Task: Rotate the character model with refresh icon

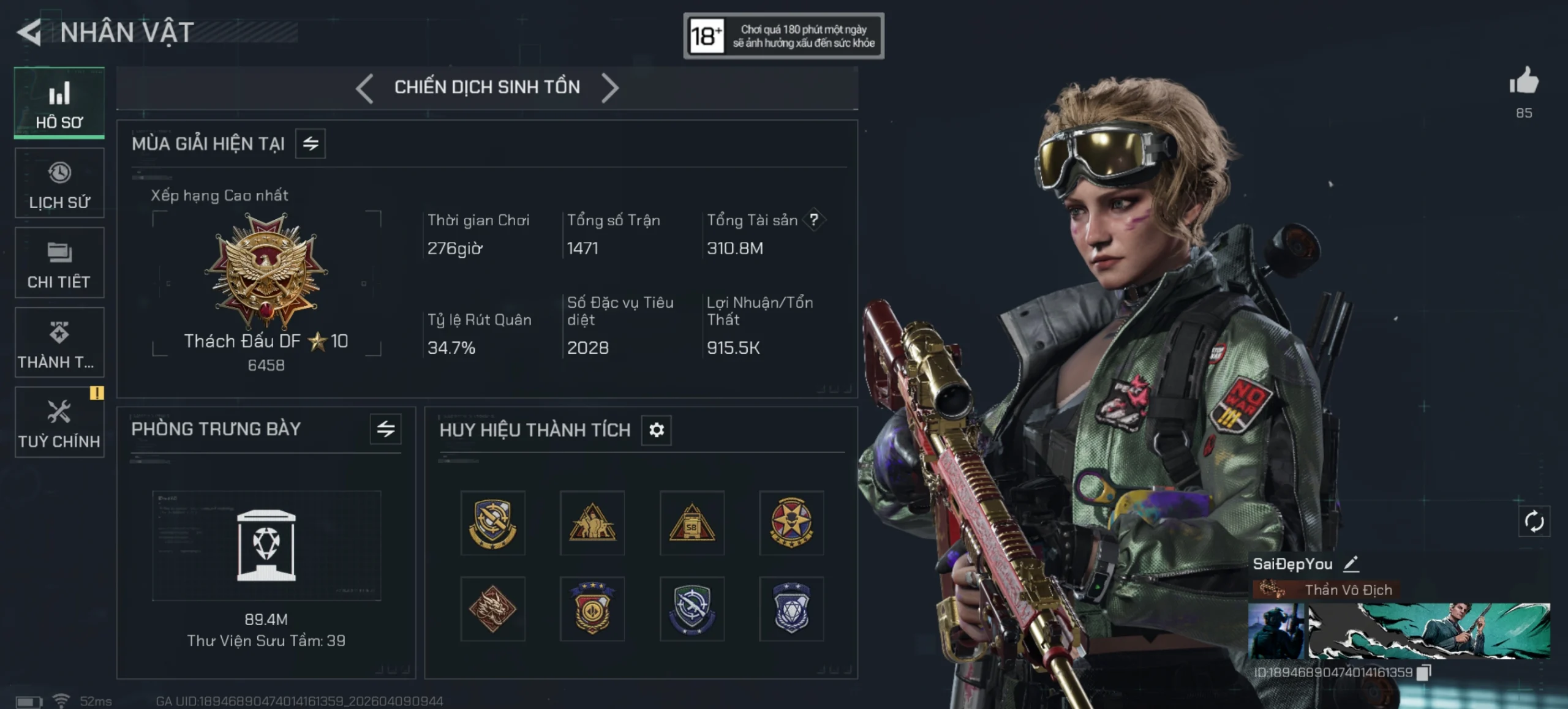Action: 1534,522
